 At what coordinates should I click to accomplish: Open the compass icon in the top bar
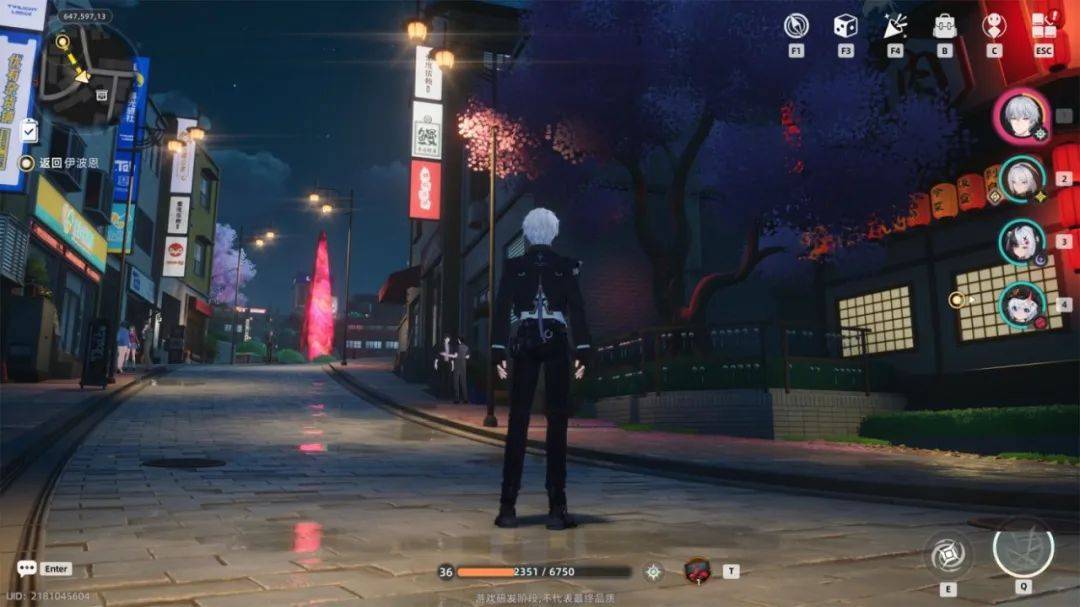(796, 26)
